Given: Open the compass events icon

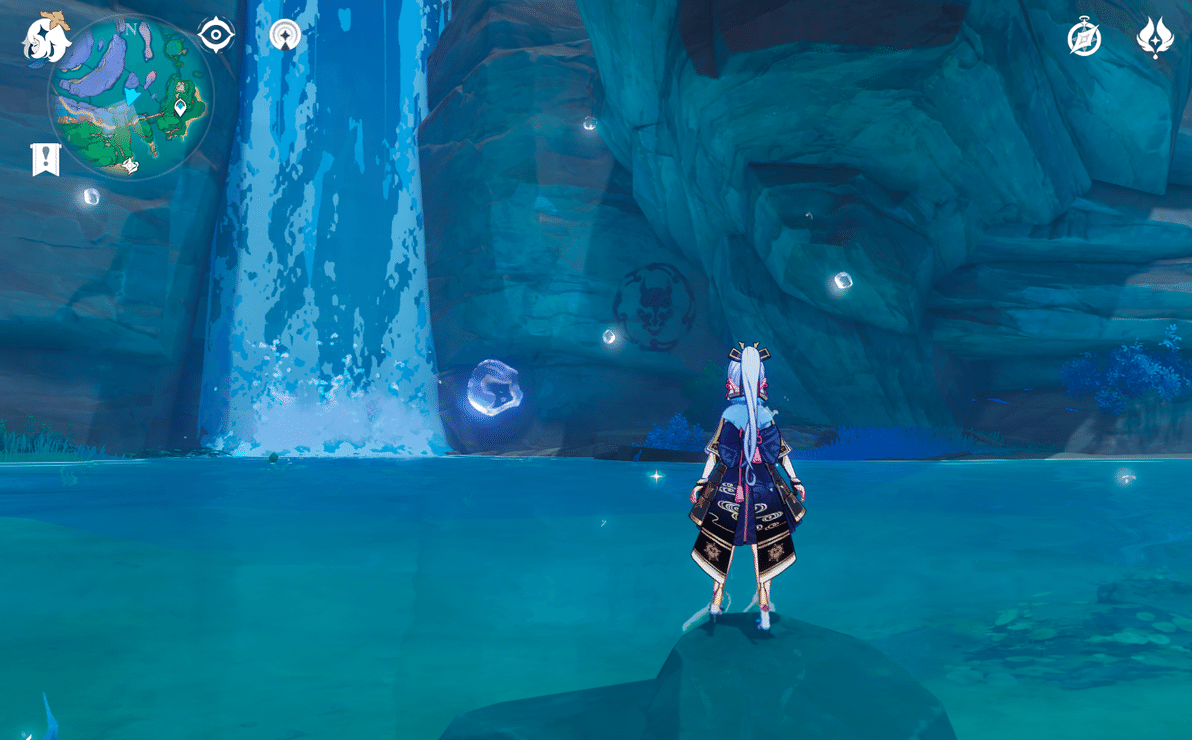Looking at the screenshot, I should pyautogui.click(x=1084, y=38).
